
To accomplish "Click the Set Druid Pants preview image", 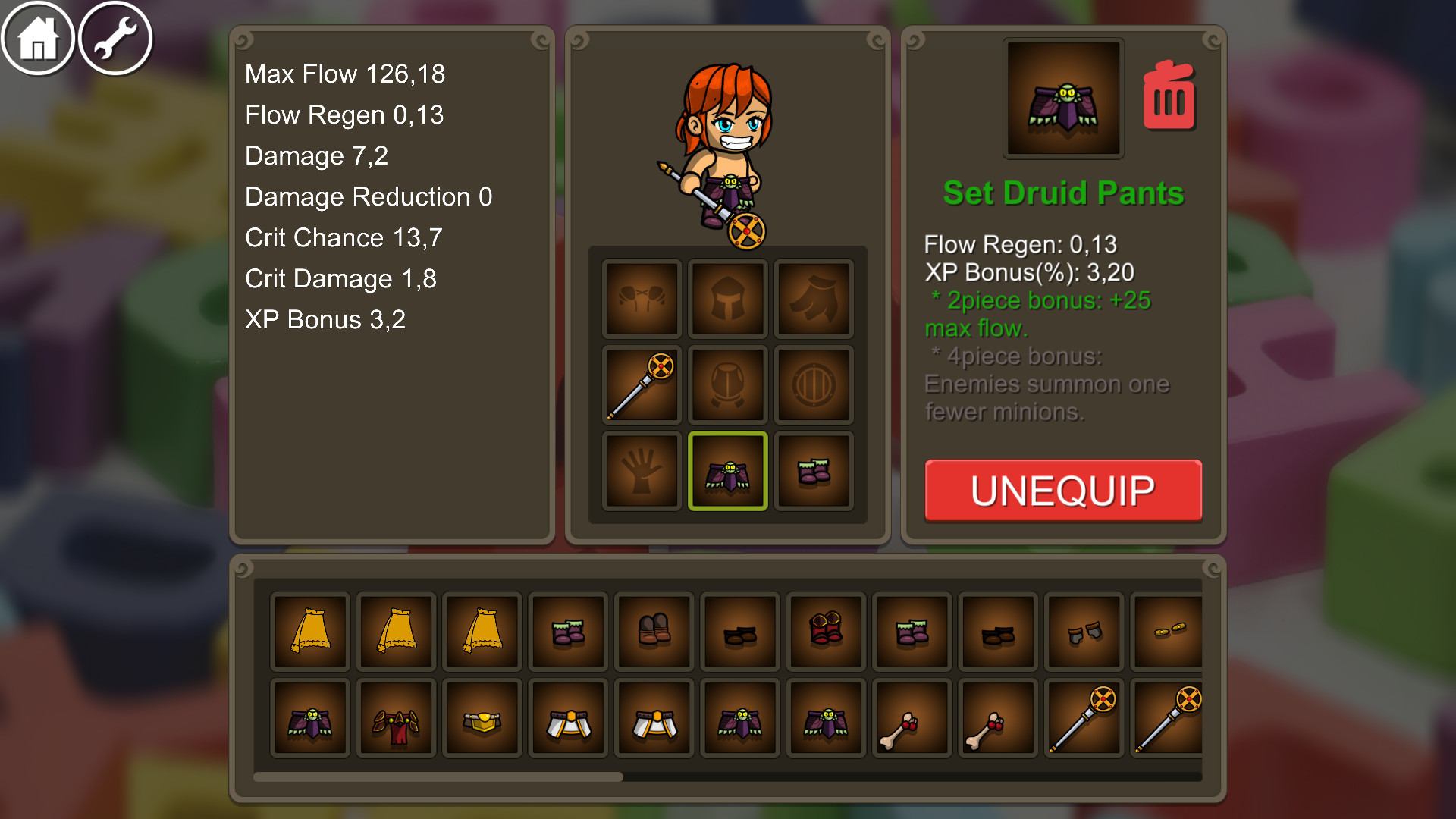I will (x=1062, y=99).
